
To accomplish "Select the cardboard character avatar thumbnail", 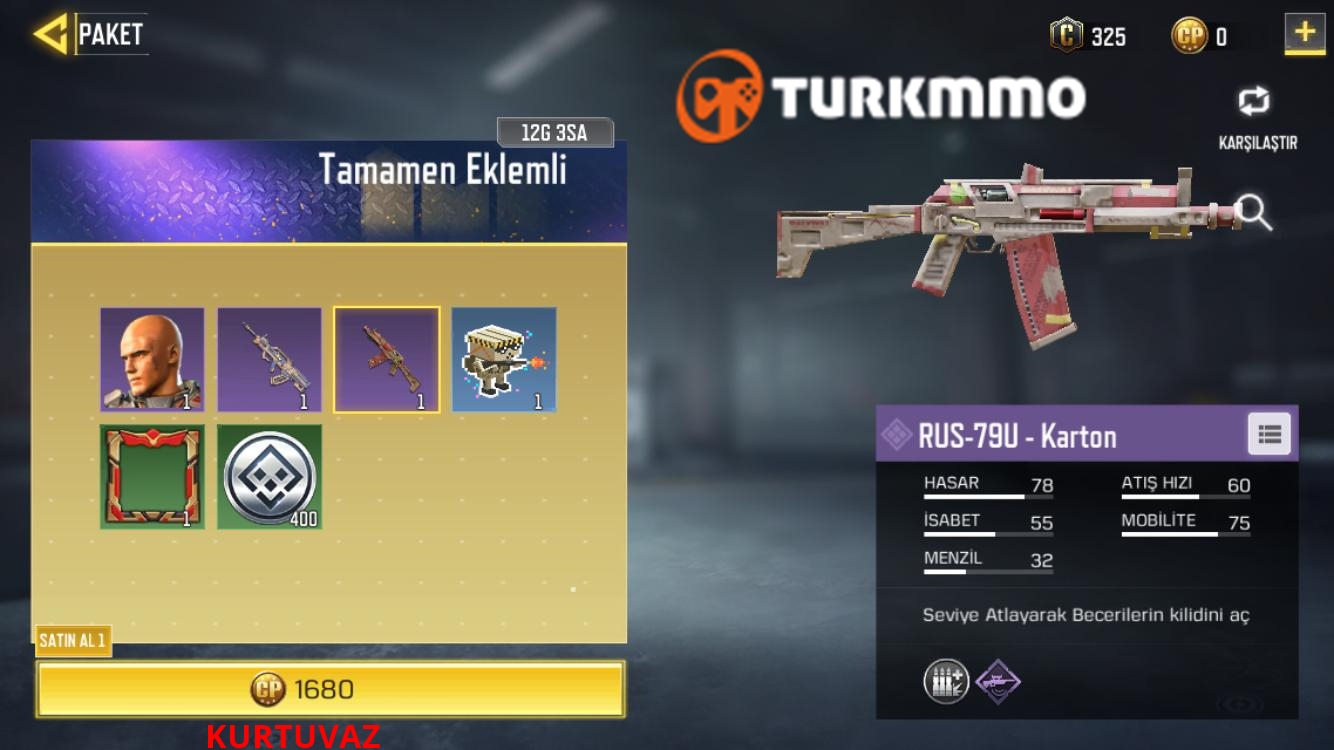I will (501, 360).
